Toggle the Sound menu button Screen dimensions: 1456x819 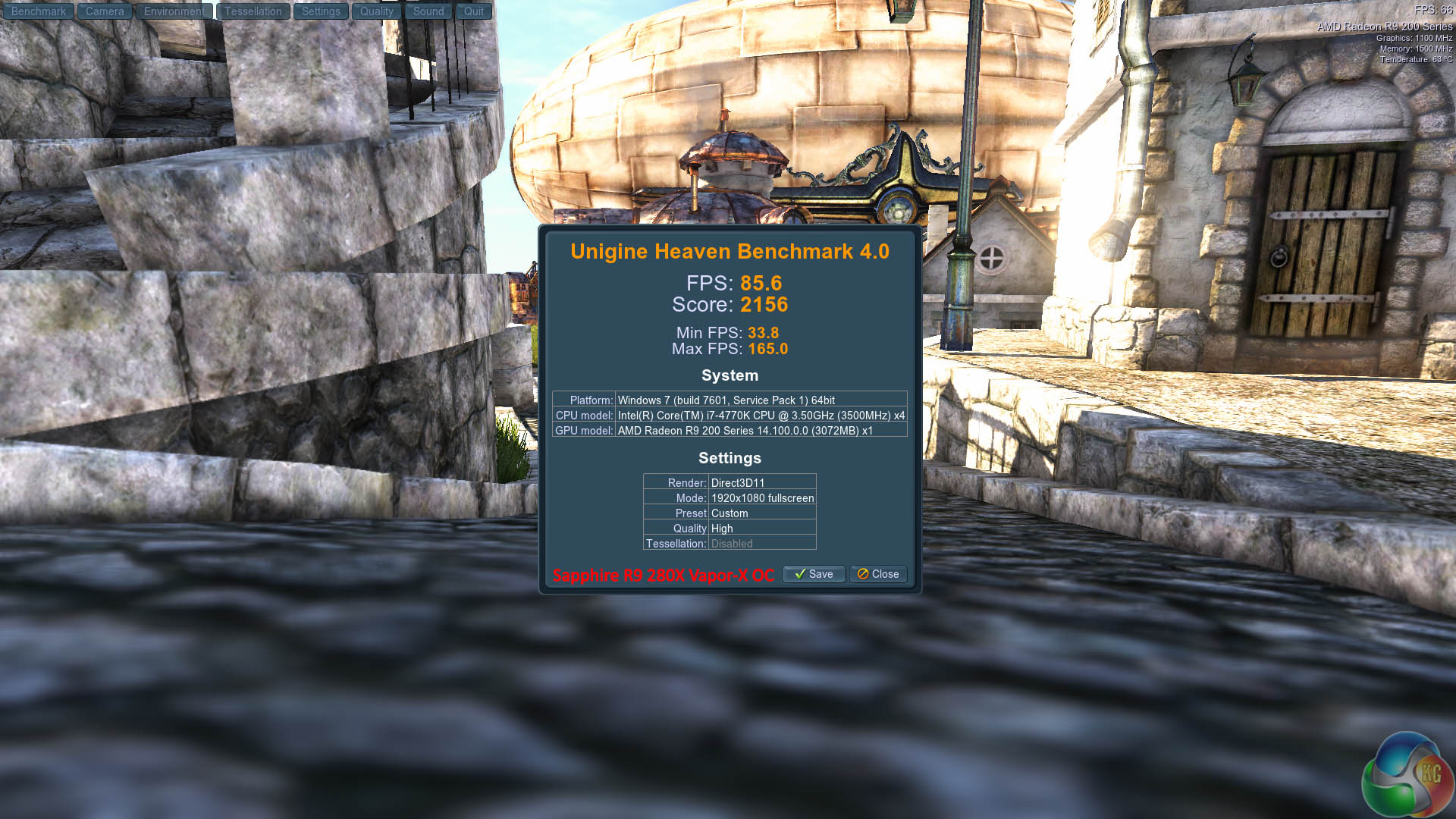pyautogui.click(x=428, y=11)
